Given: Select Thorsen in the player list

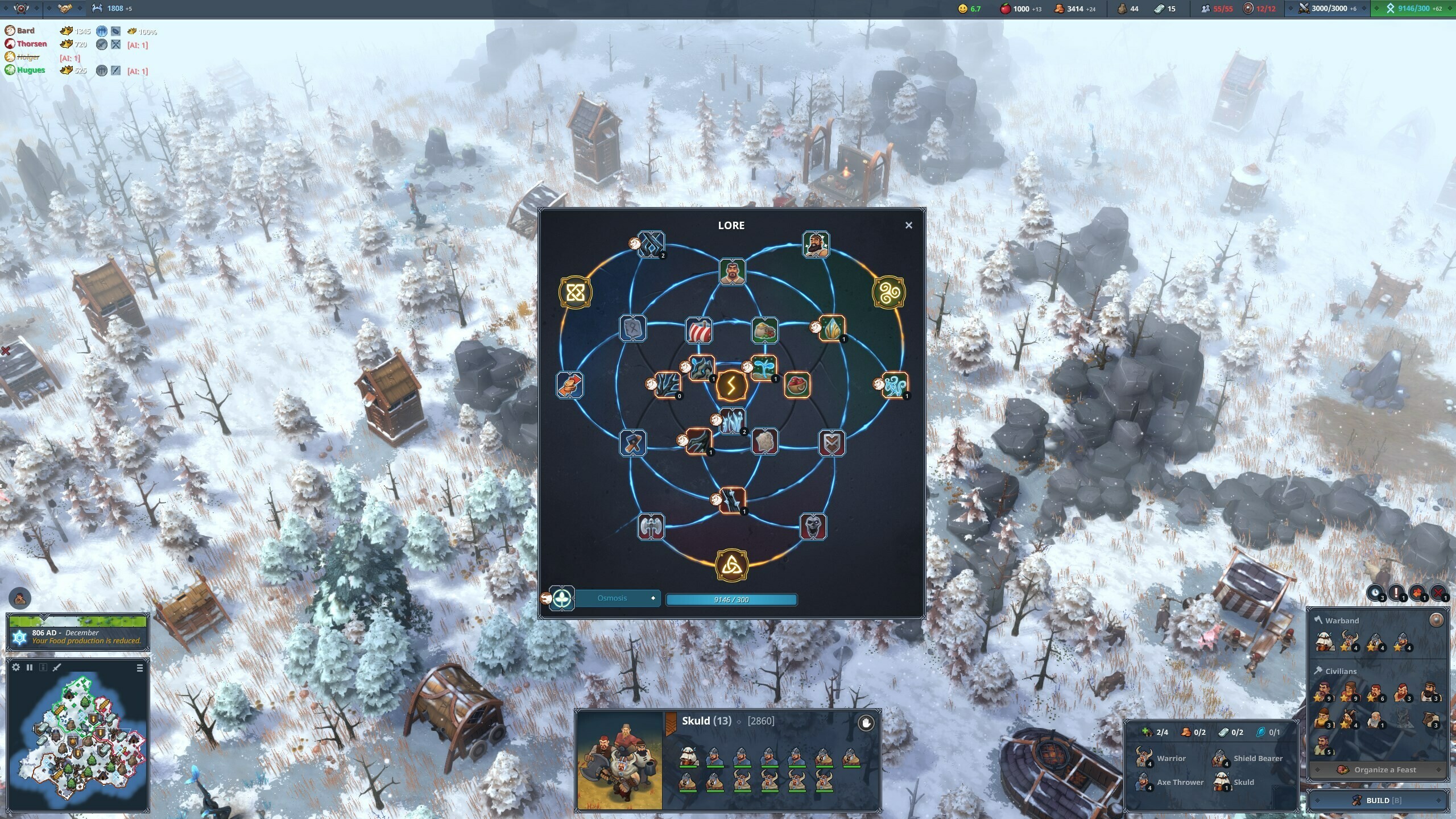Looking at the screenshot, I should click(31, 44).
